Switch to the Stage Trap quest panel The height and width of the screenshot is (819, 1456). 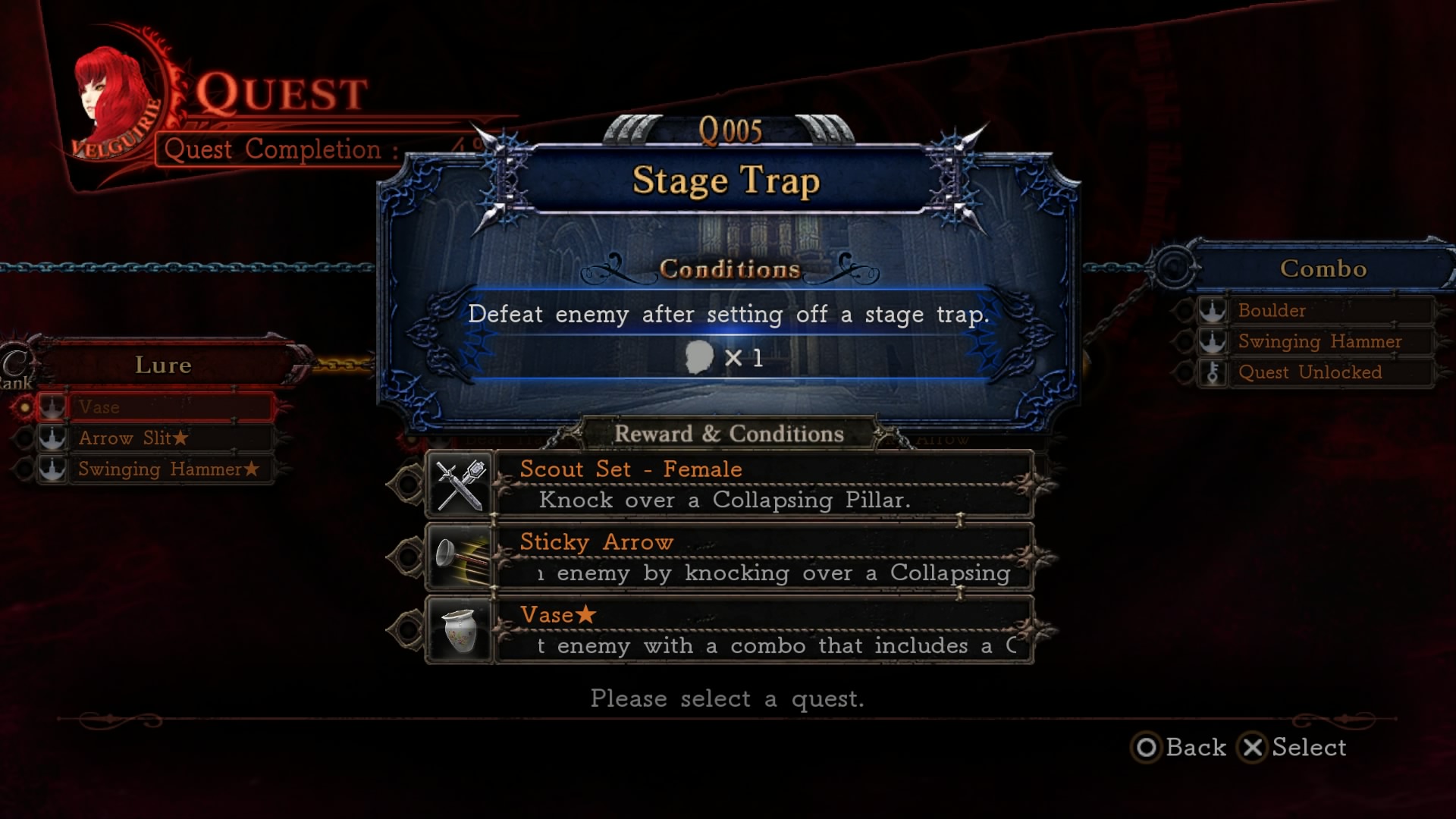(x=726, y=180)
